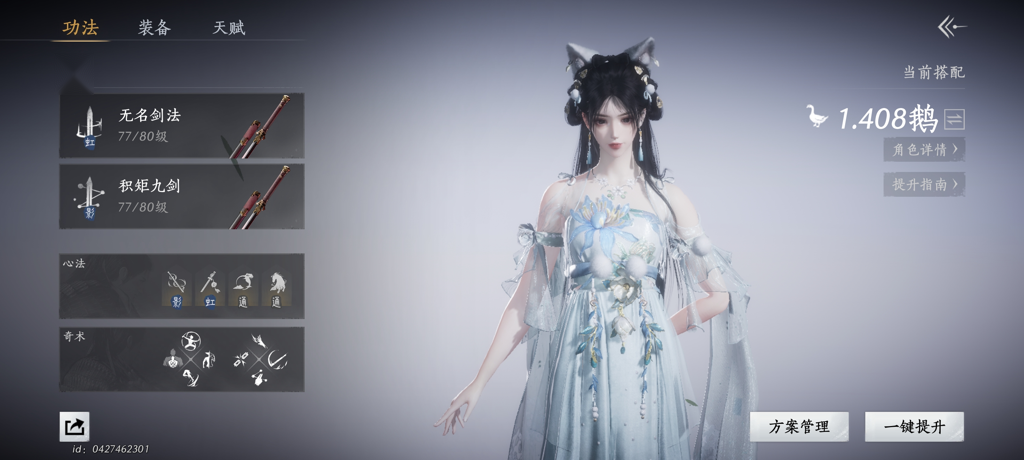Viewport: 1024px width, 460px height.
Task: Choose the 积矩九剑 martial art slot
Action: 181,196
